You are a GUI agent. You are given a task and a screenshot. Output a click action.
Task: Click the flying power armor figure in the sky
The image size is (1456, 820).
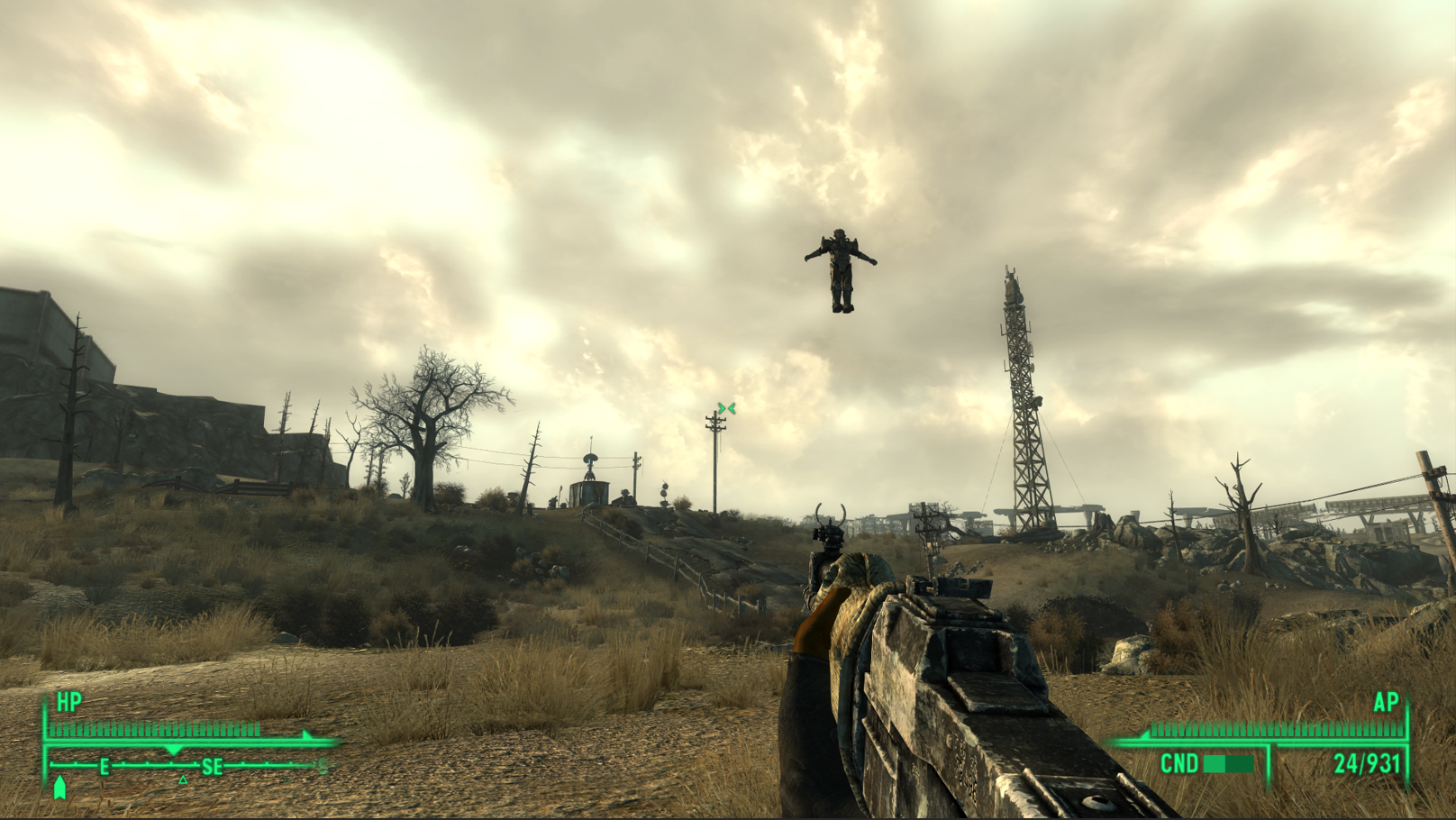841,270
